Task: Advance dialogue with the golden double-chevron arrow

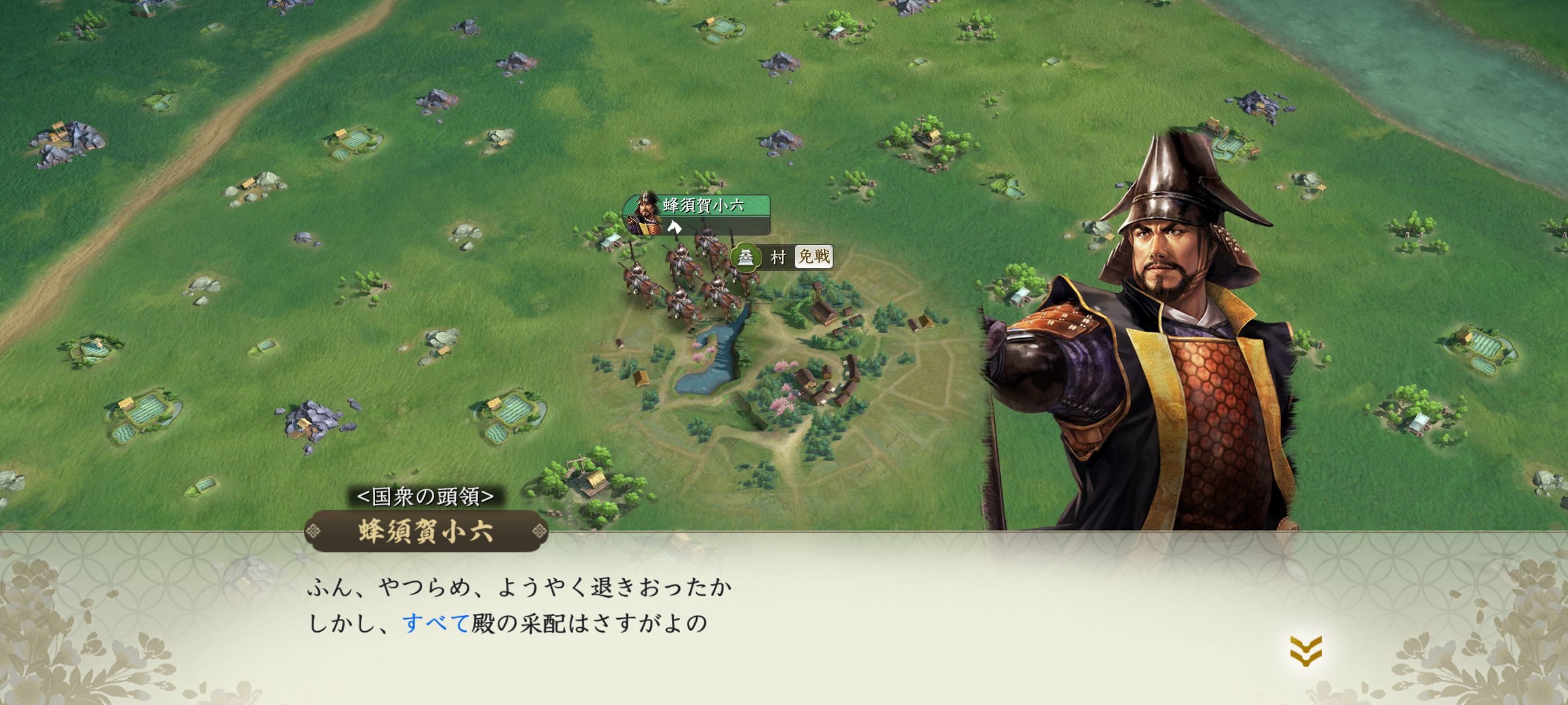Action: pyautogui.click(x=1305, y=651)
